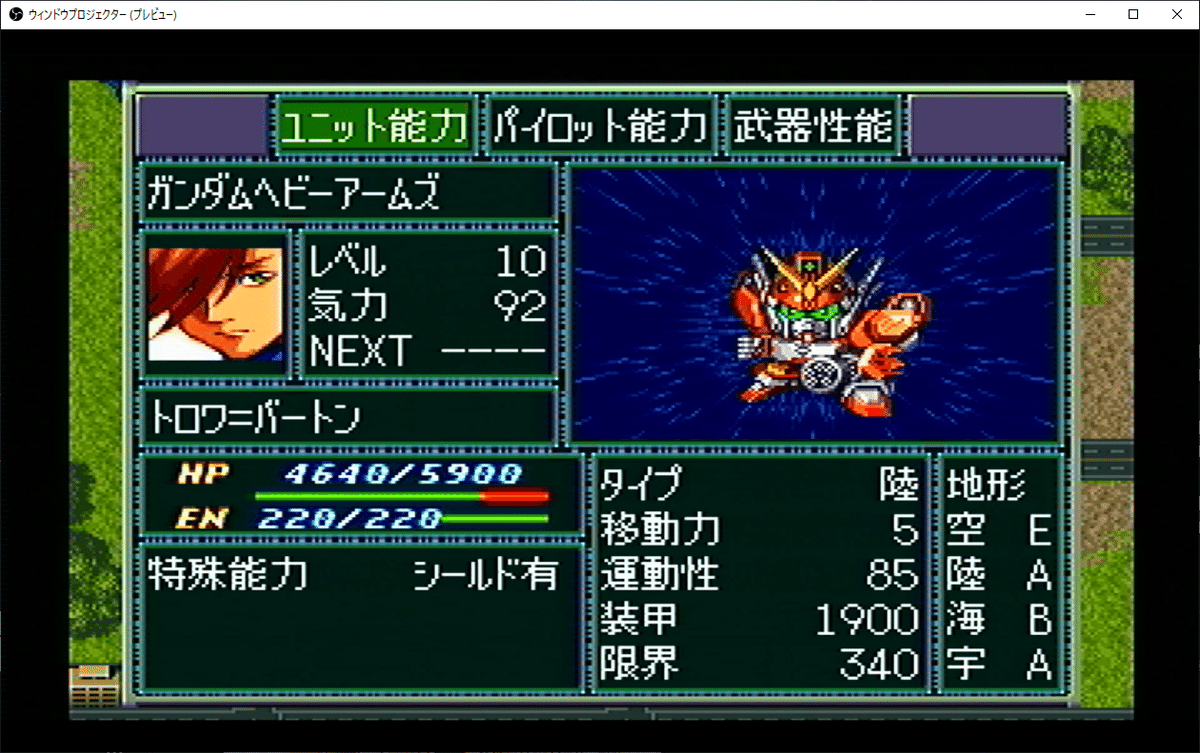Viewport: 1200px width, 753px height.
Task: Select the ユニット能力 tab
Action: (375, 125)
